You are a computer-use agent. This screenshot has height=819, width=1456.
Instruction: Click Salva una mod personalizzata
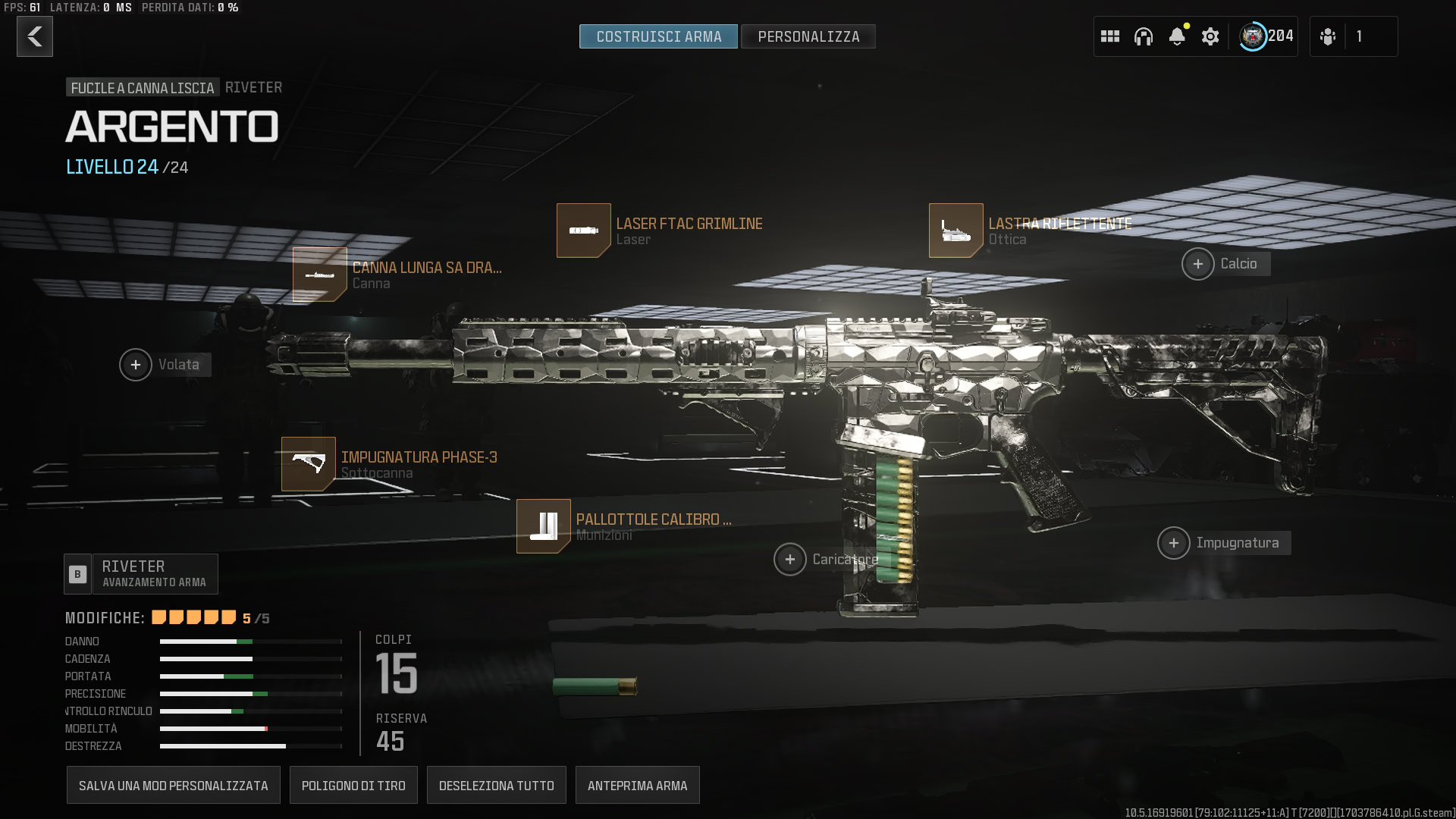pos(174,786)
